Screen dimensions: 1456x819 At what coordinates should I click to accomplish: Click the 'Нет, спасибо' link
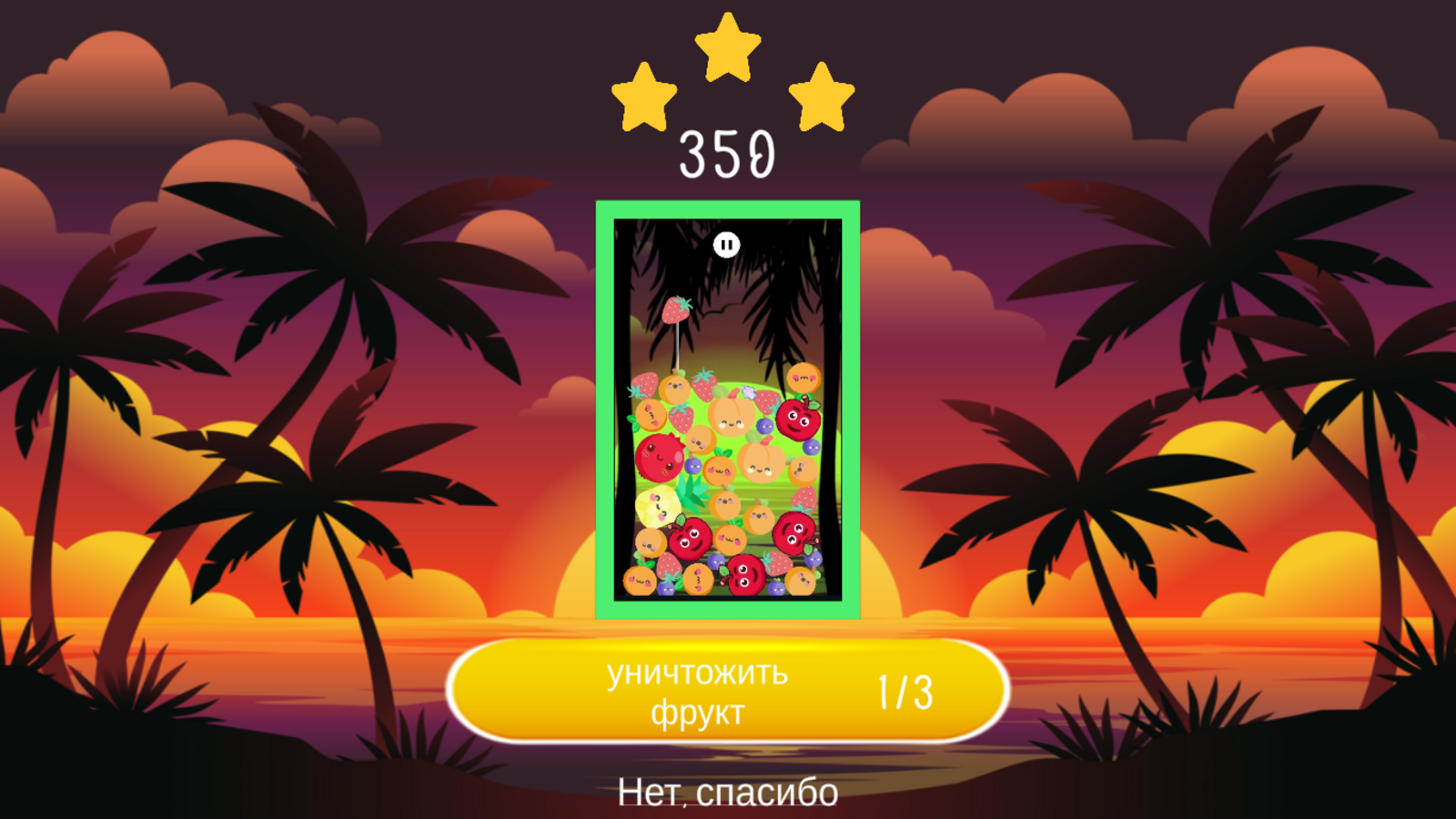[727, 793]
